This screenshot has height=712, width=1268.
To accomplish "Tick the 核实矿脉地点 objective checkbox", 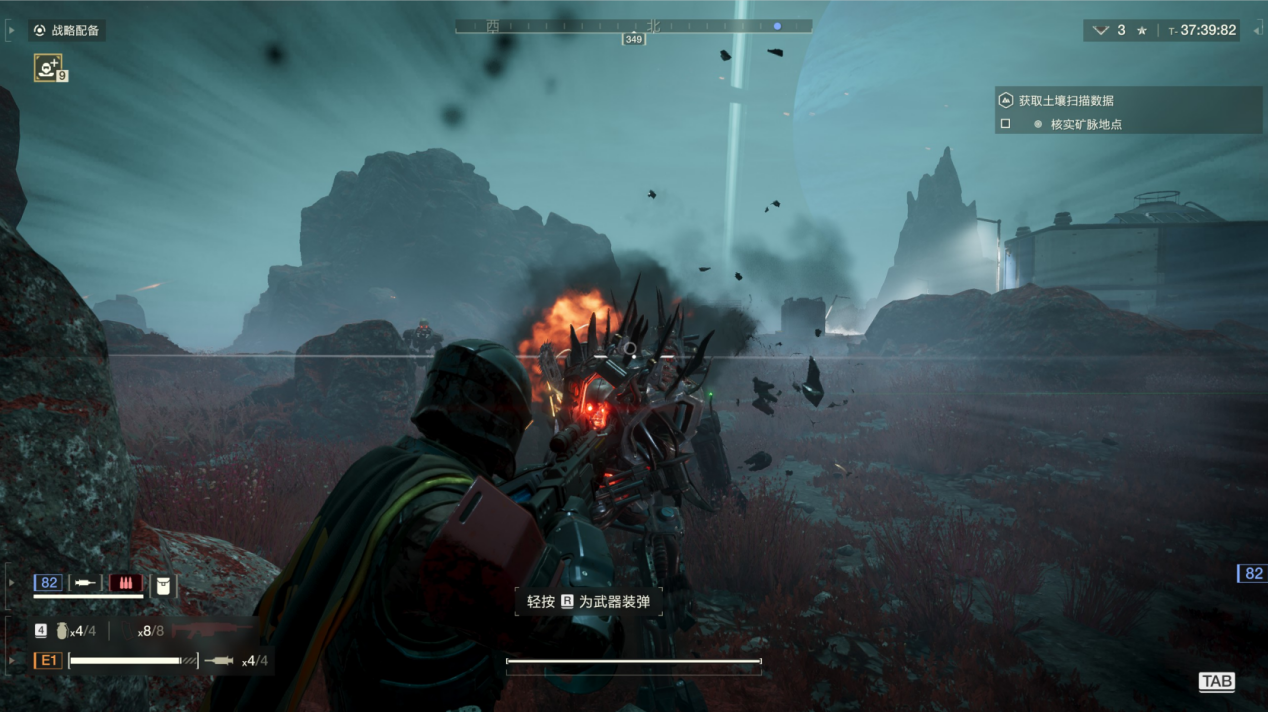I will [1006, 124].
